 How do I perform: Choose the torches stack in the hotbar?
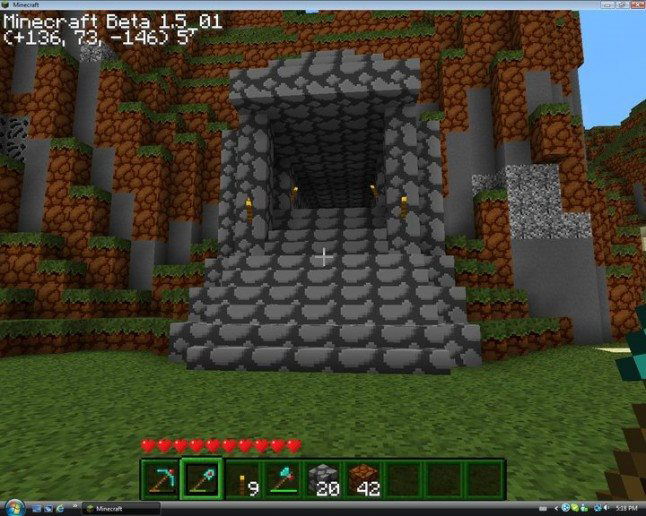(x=241, y=480)
